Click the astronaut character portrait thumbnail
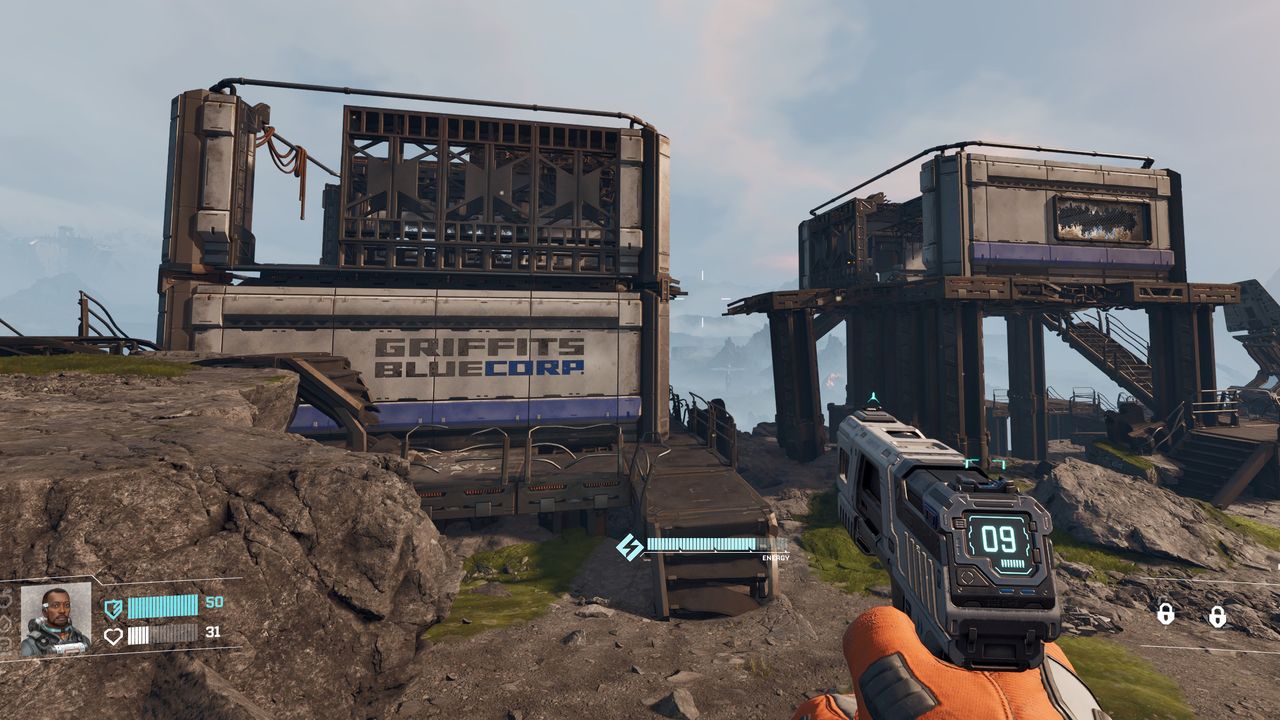1280x720 pixels. point(55,620)
